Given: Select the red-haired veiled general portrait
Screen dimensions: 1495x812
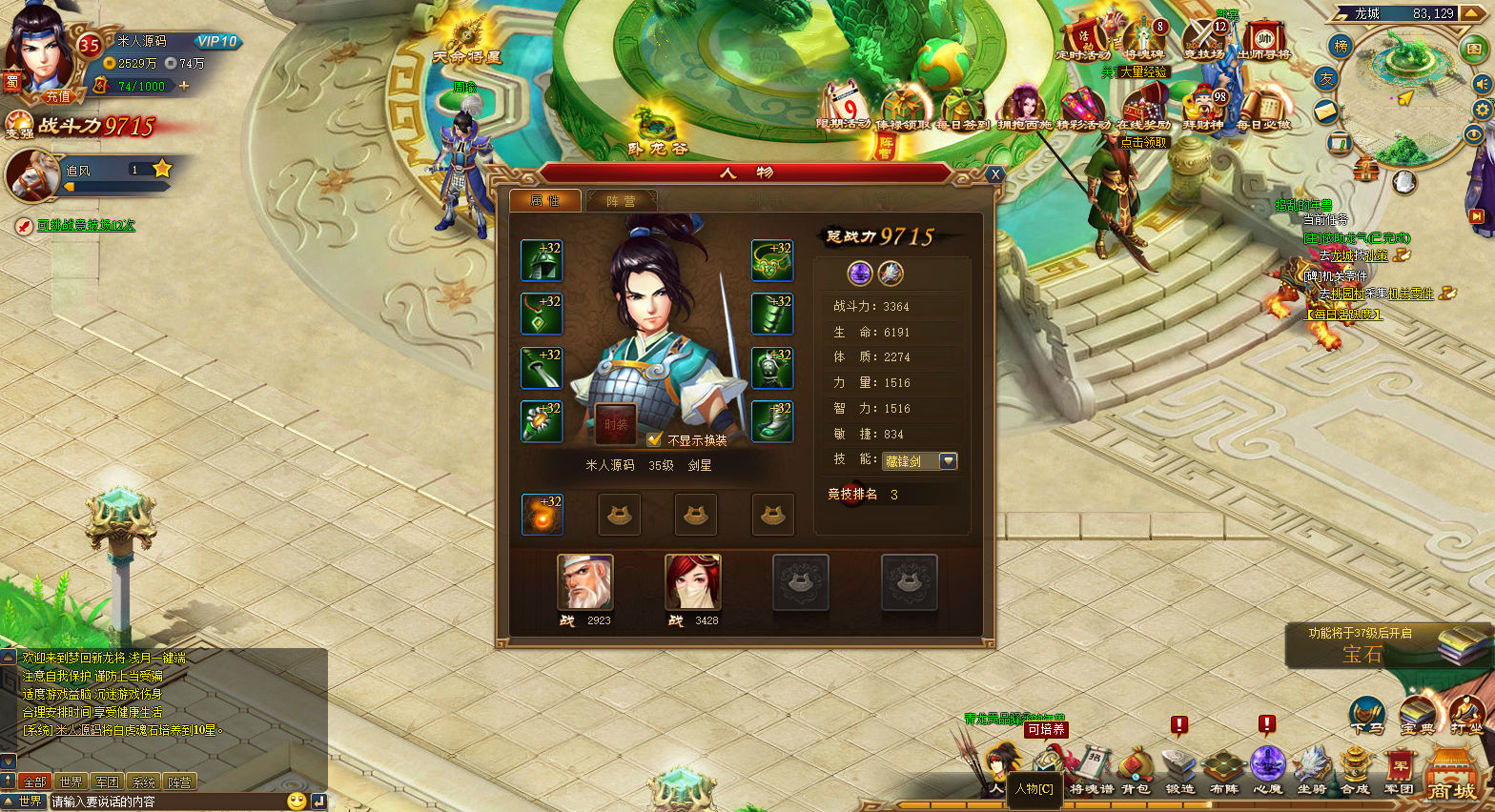Looking at the screenshot, I should (692, 582).
